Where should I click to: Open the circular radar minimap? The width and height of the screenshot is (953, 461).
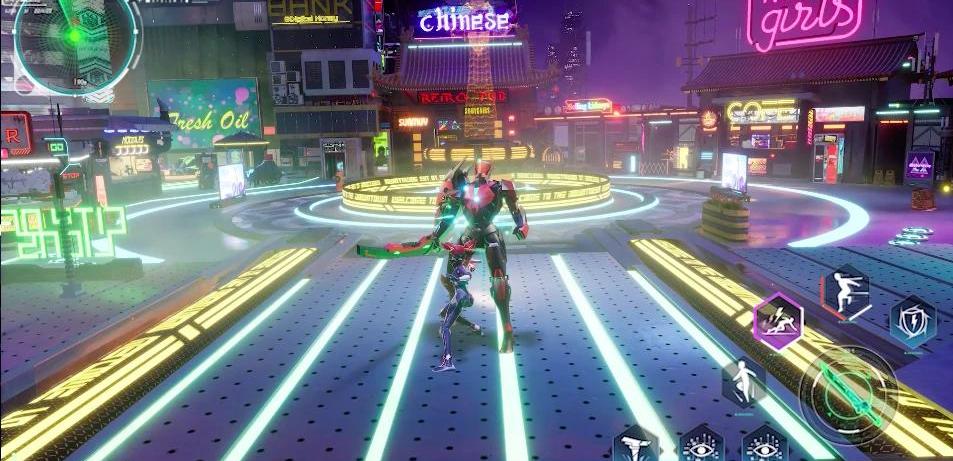76,38
